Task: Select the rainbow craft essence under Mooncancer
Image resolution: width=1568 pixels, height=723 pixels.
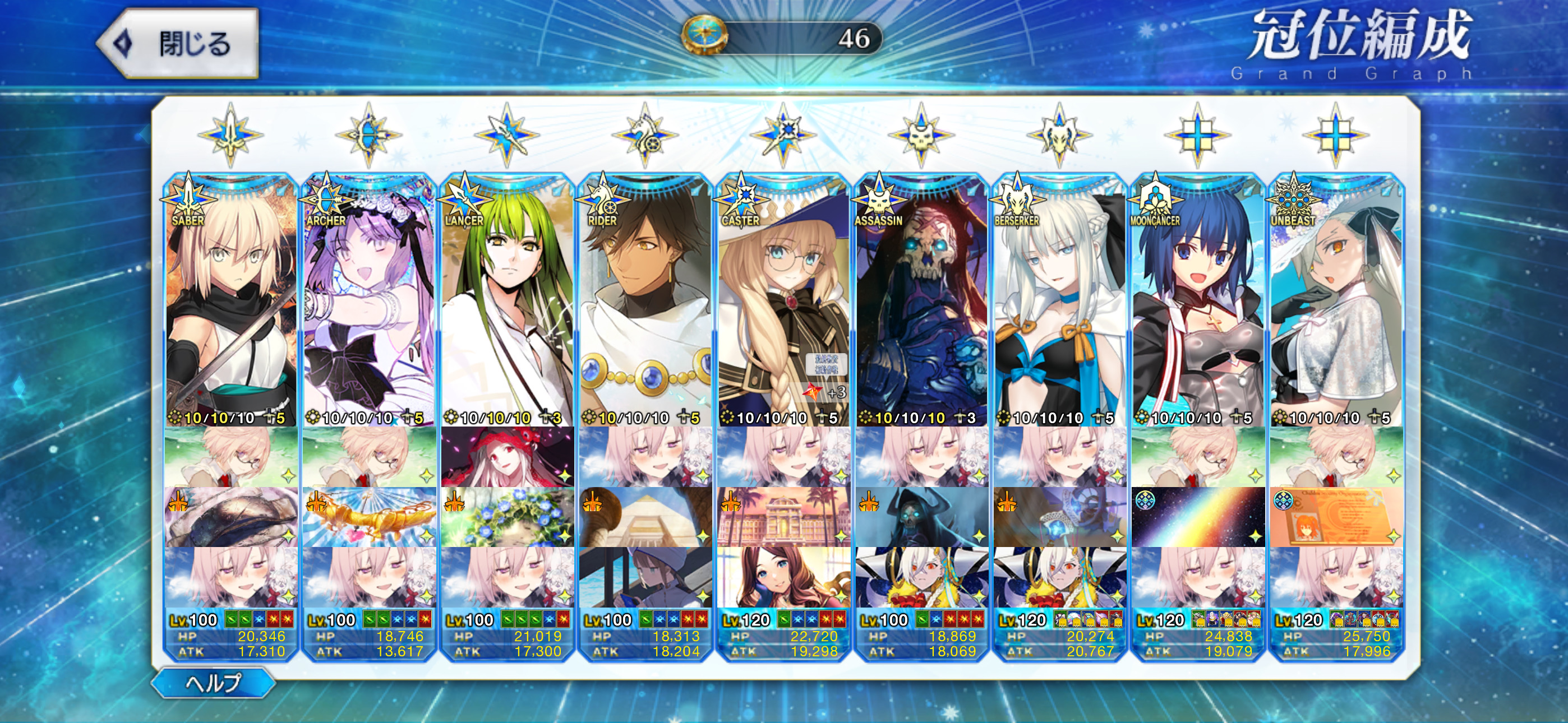Action: [1198, 517]
